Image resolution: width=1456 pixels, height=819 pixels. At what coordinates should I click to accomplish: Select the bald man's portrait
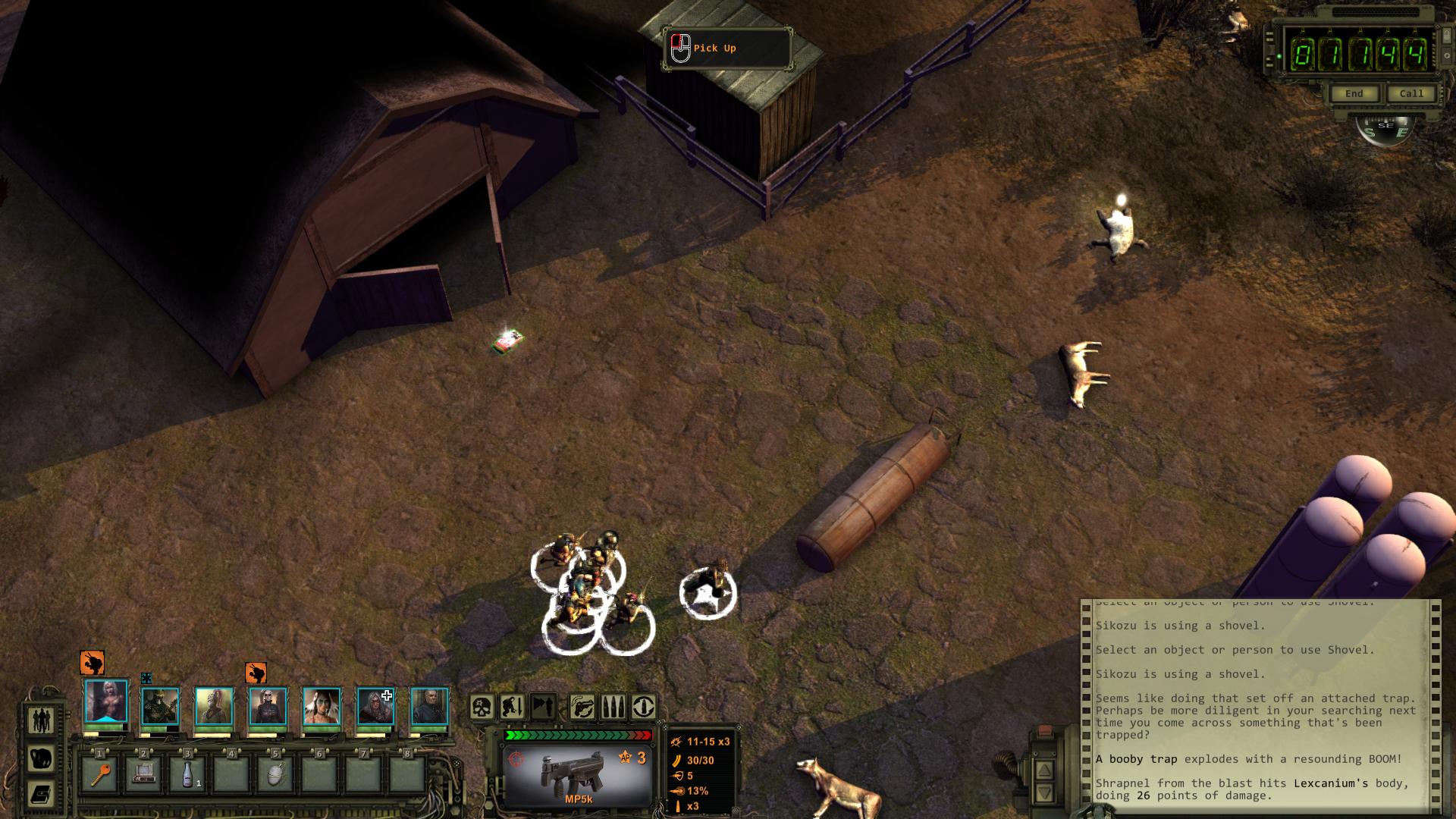point(430,706)
